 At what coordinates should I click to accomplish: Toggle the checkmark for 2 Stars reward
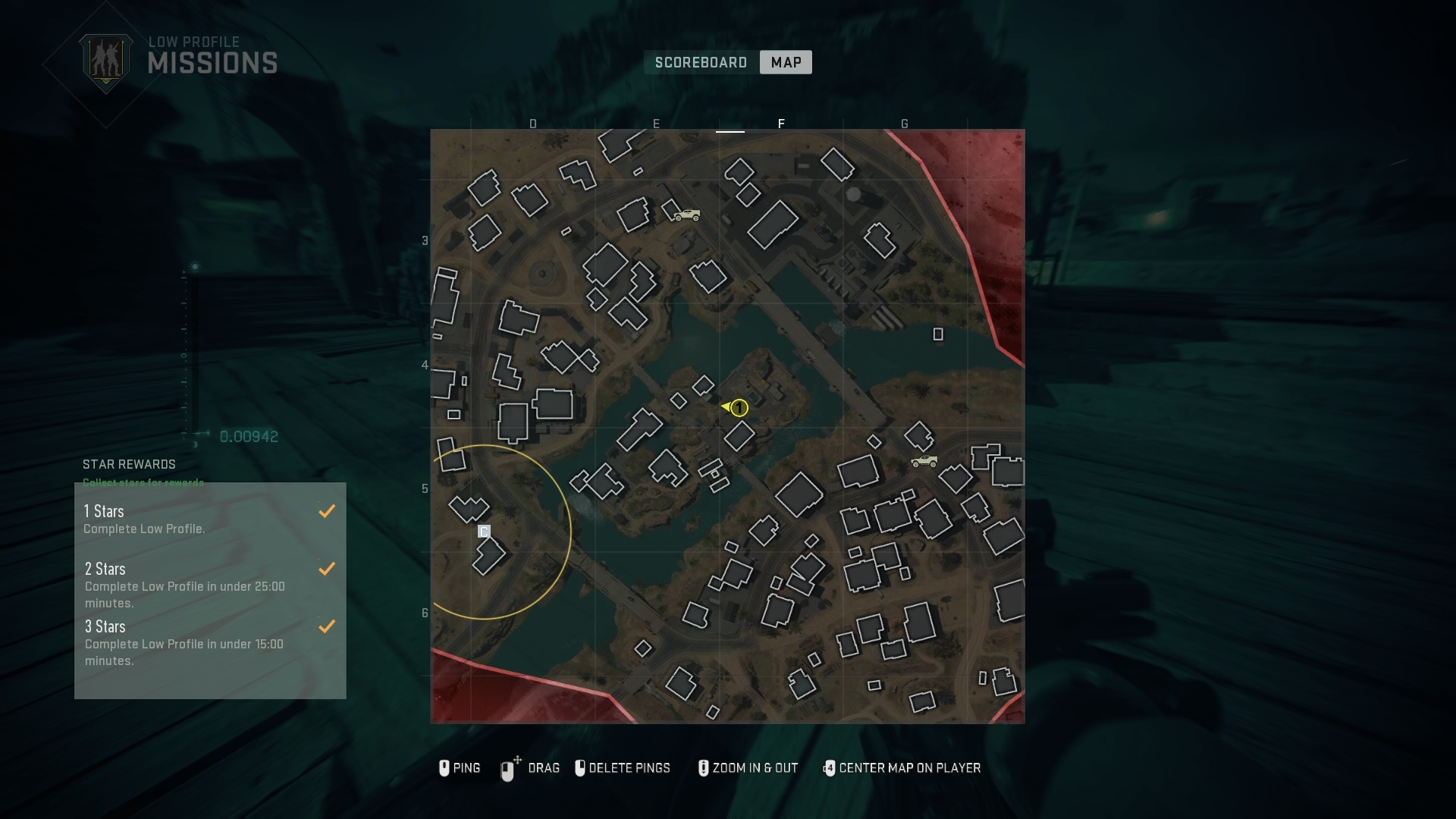tap(327, 569)
